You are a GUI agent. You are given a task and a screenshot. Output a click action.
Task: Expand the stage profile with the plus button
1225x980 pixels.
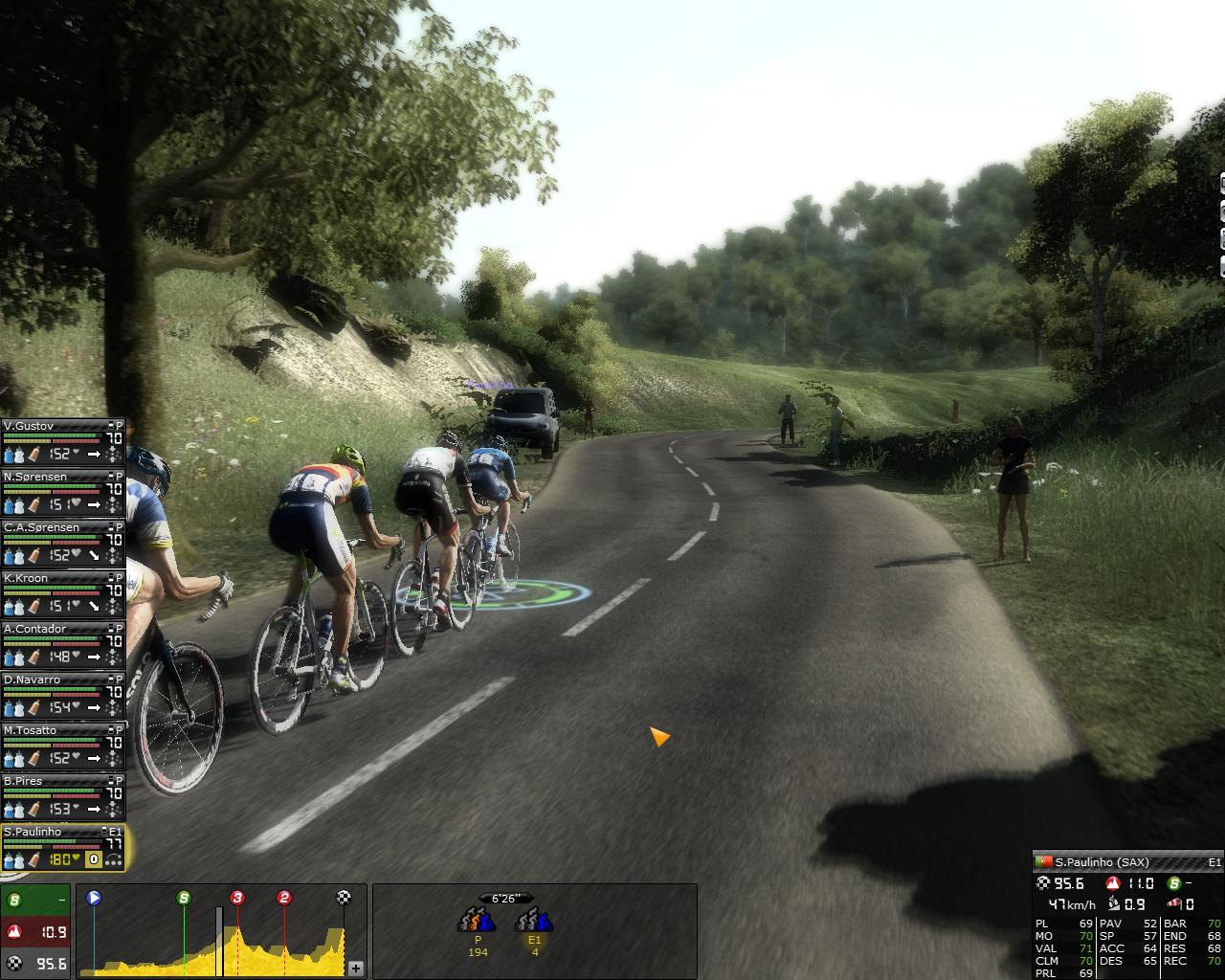pyautogui.click(x=355, y=968)
